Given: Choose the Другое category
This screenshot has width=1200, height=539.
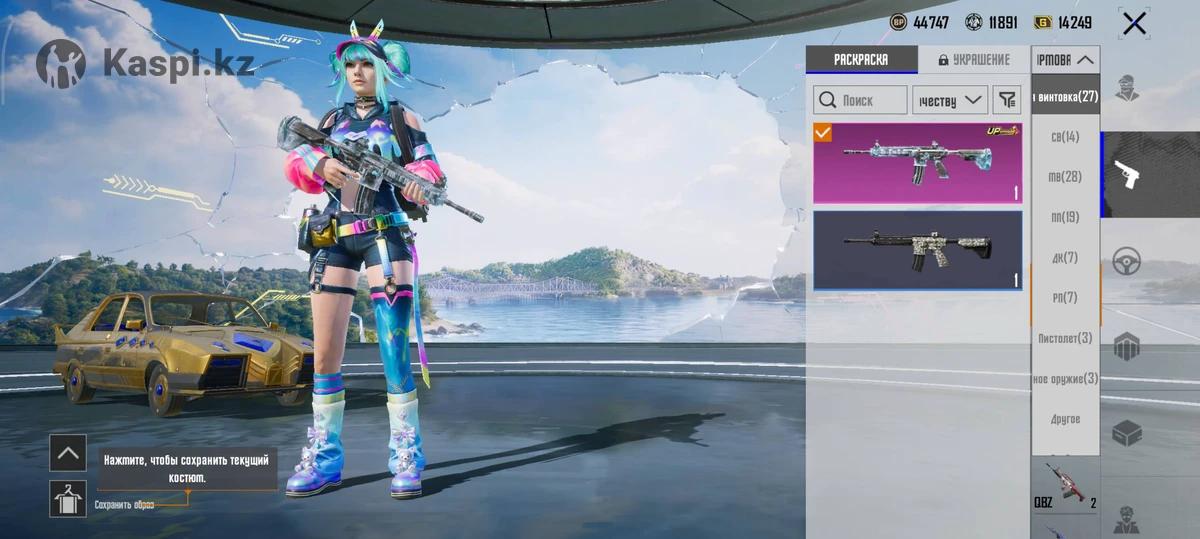Looking at the screenshot, I should point(1065,418).
